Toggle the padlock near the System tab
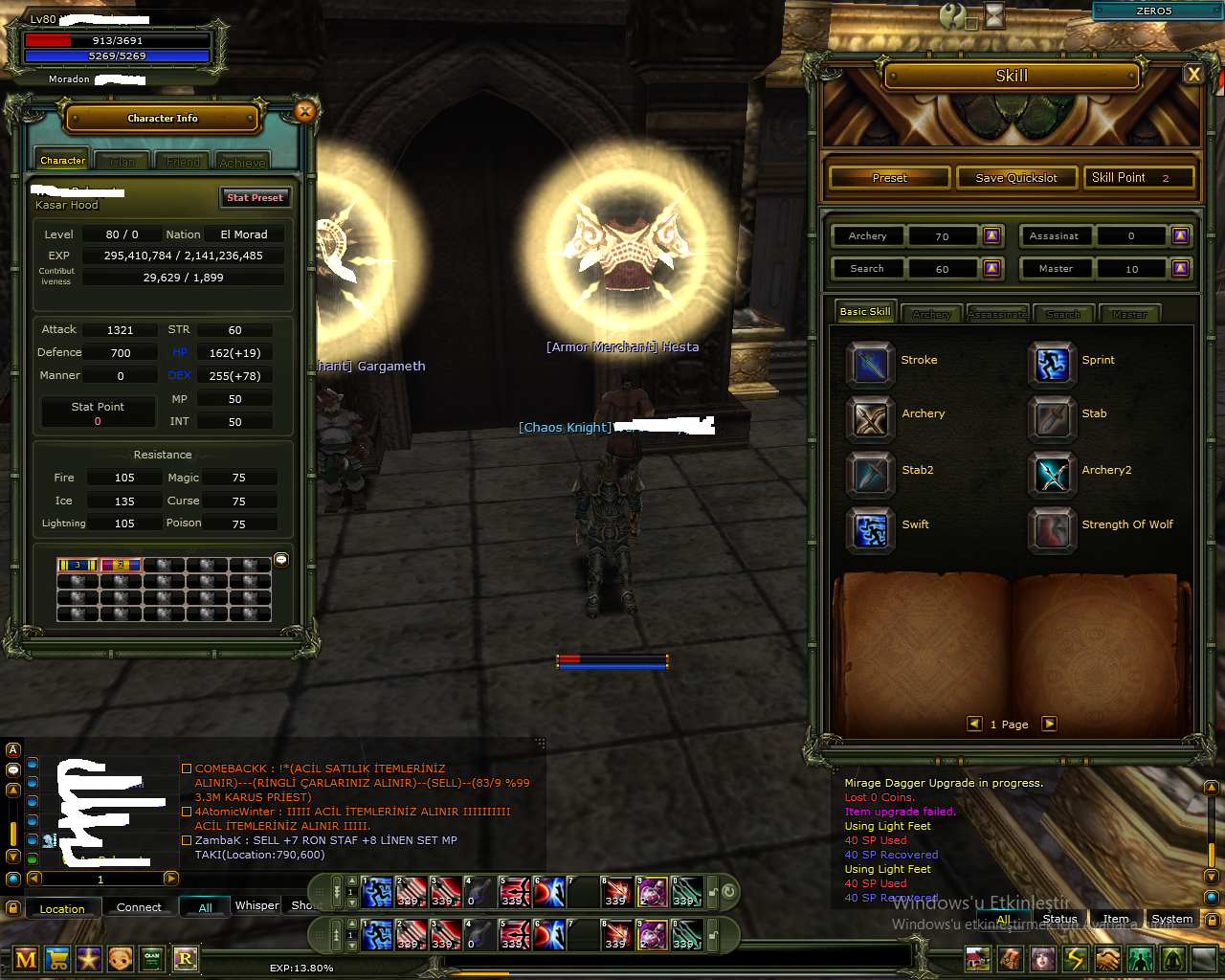 coord(1212,922)
